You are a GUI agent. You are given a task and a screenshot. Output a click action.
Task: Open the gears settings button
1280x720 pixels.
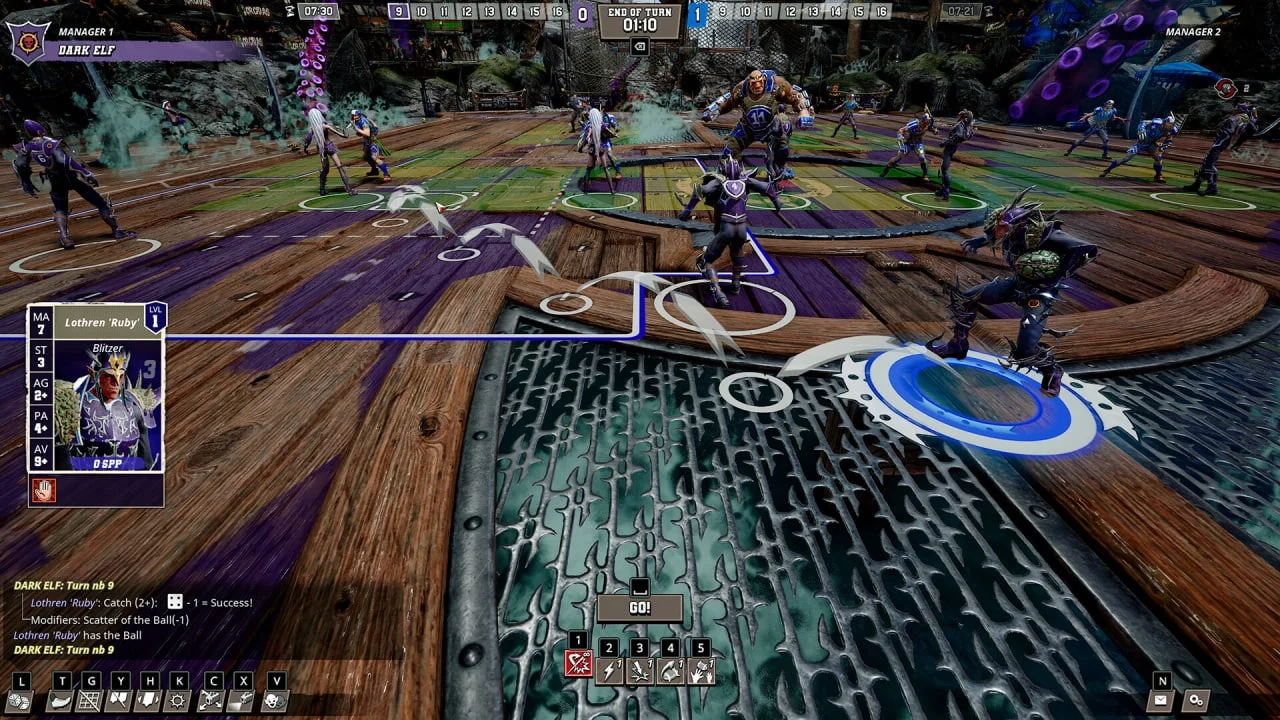coord(1195,701)
